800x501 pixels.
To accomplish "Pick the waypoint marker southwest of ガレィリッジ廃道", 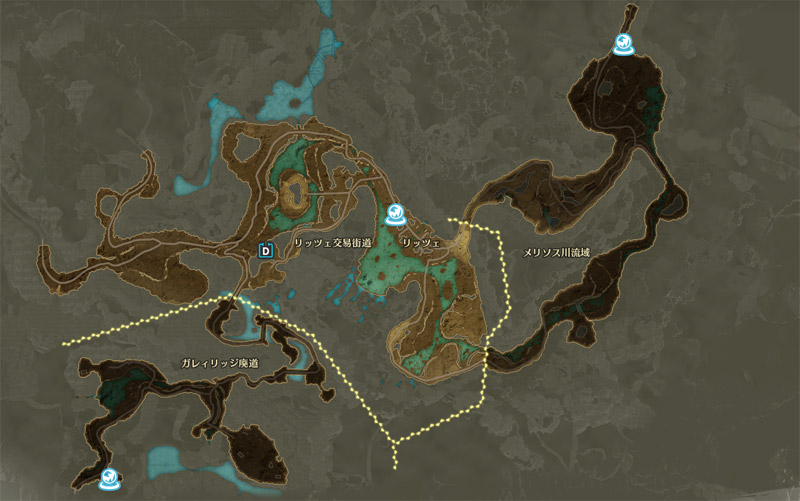I will pos(109,478).
